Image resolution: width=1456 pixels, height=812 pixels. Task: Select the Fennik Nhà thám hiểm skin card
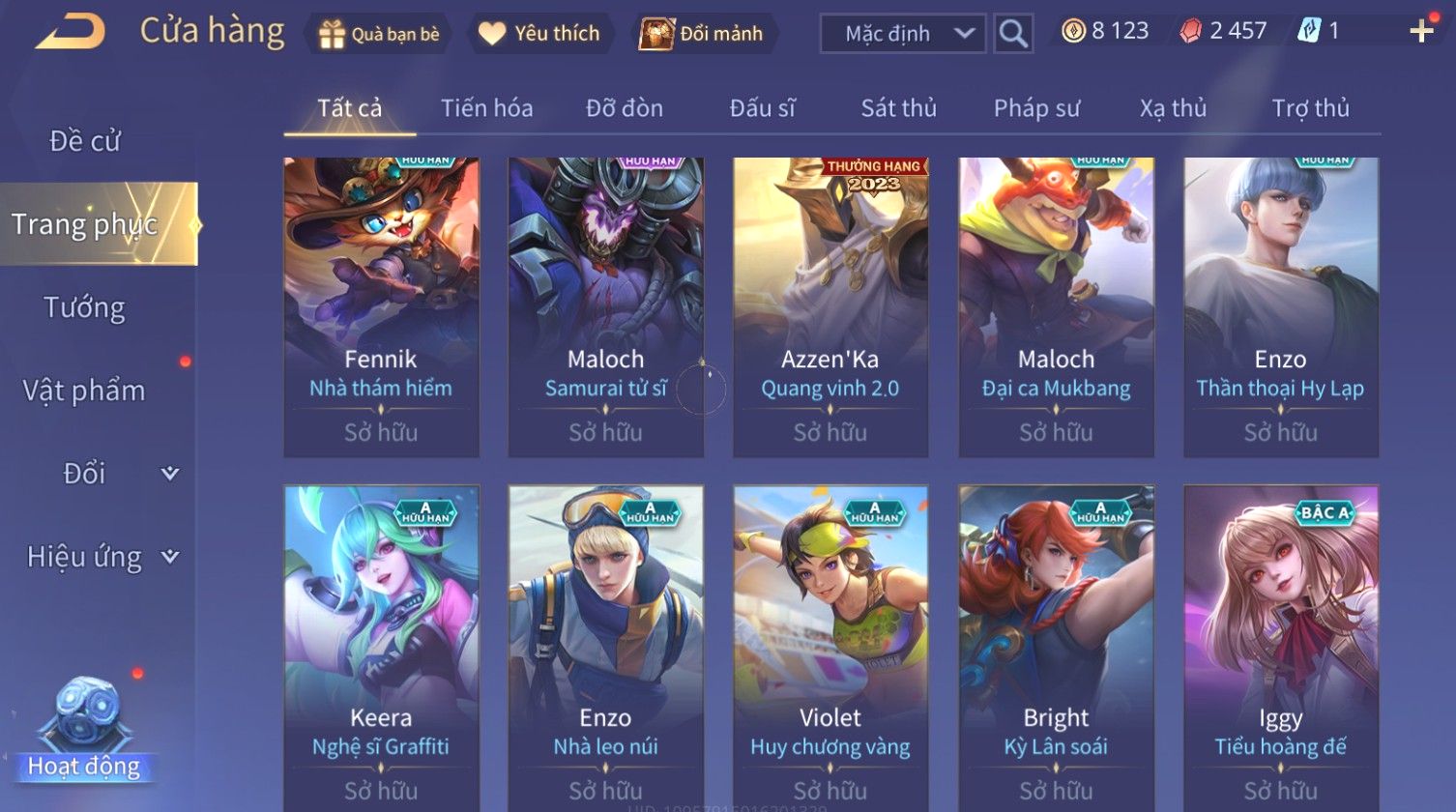381,306
